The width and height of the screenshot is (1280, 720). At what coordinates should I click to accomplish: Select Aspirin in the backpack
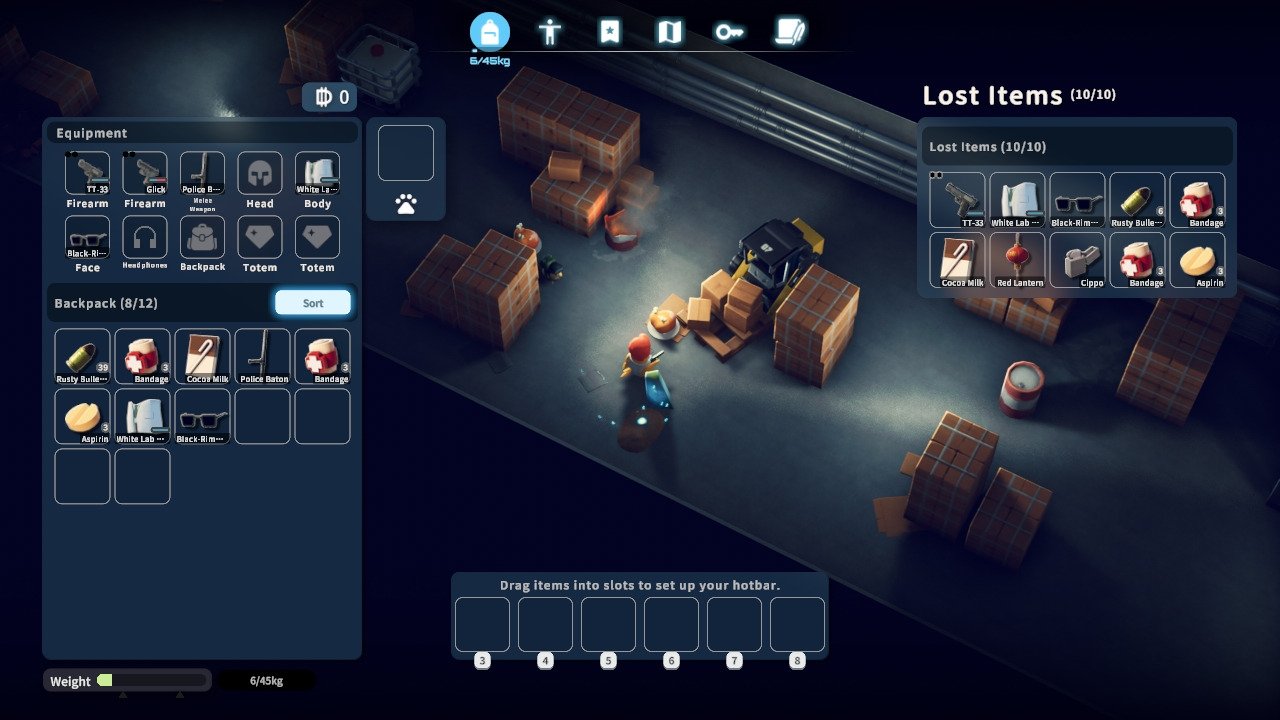tap(82, 416)
